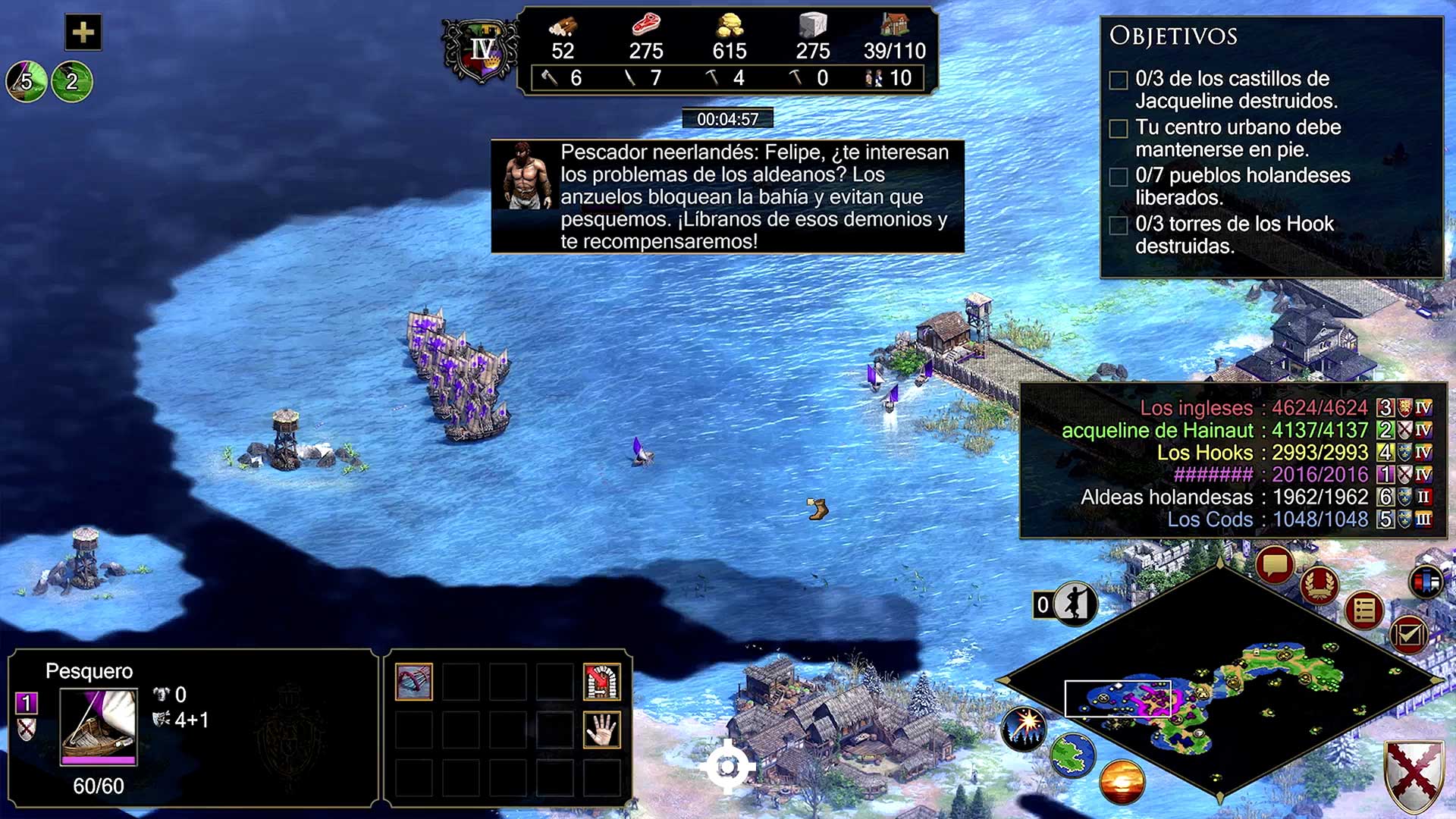
Task: Open the main menu via the red-cross shield
Action: point(1414,776)
